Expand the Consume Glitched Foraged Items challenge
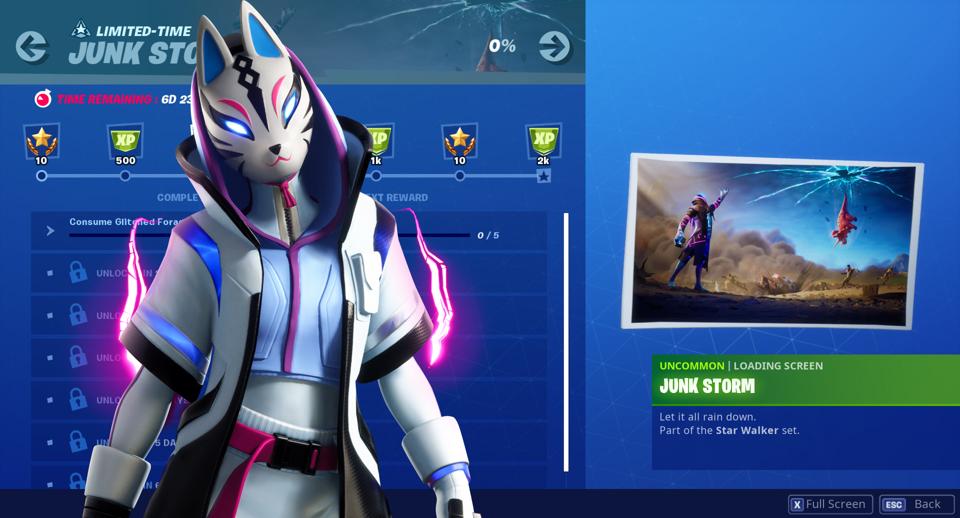Viewport: 960px width, 518px height. (50, 231)
